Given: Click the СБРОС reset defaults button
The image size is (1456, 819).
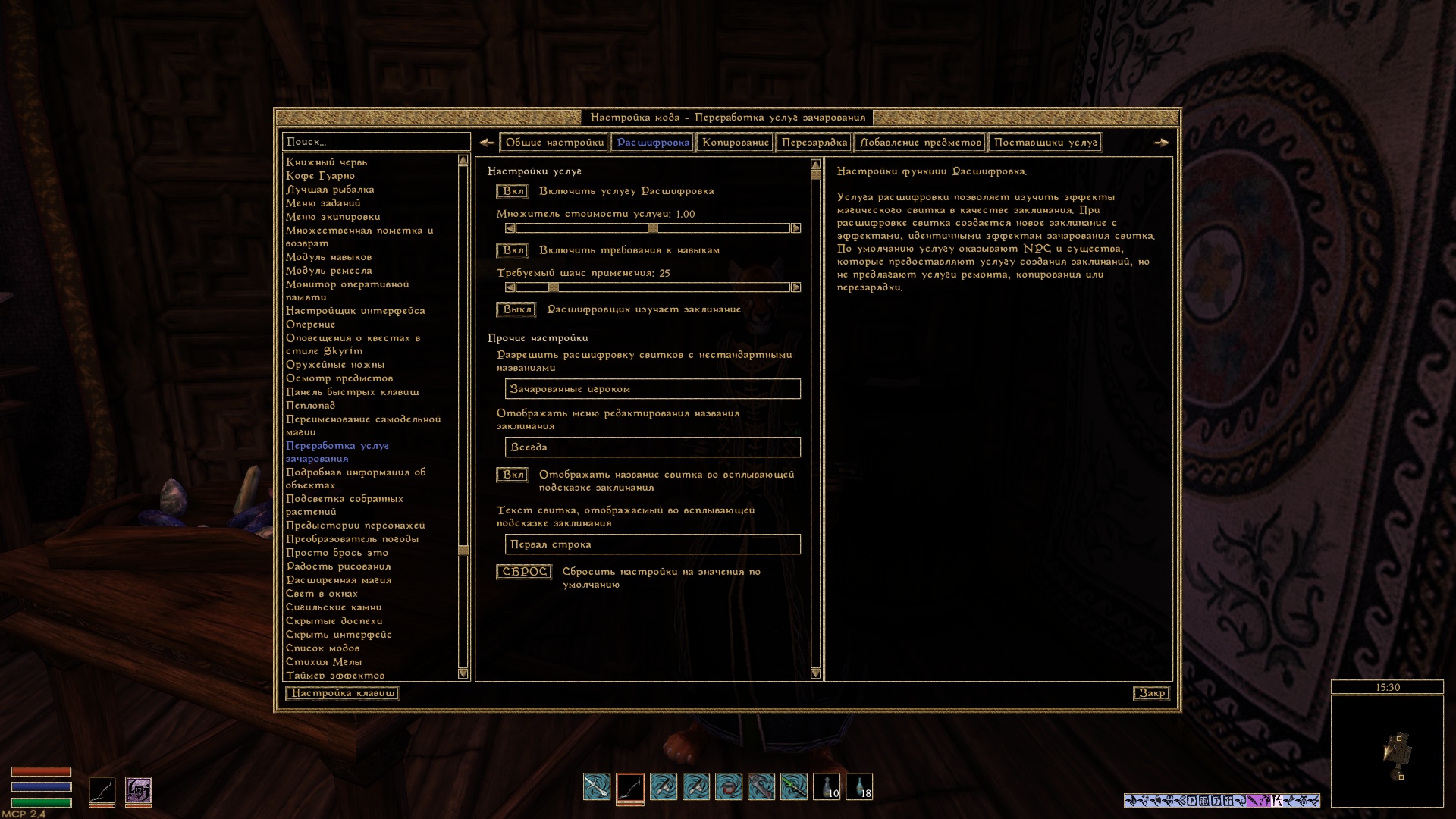Looking at the screenshot, I should coord(524,572).
